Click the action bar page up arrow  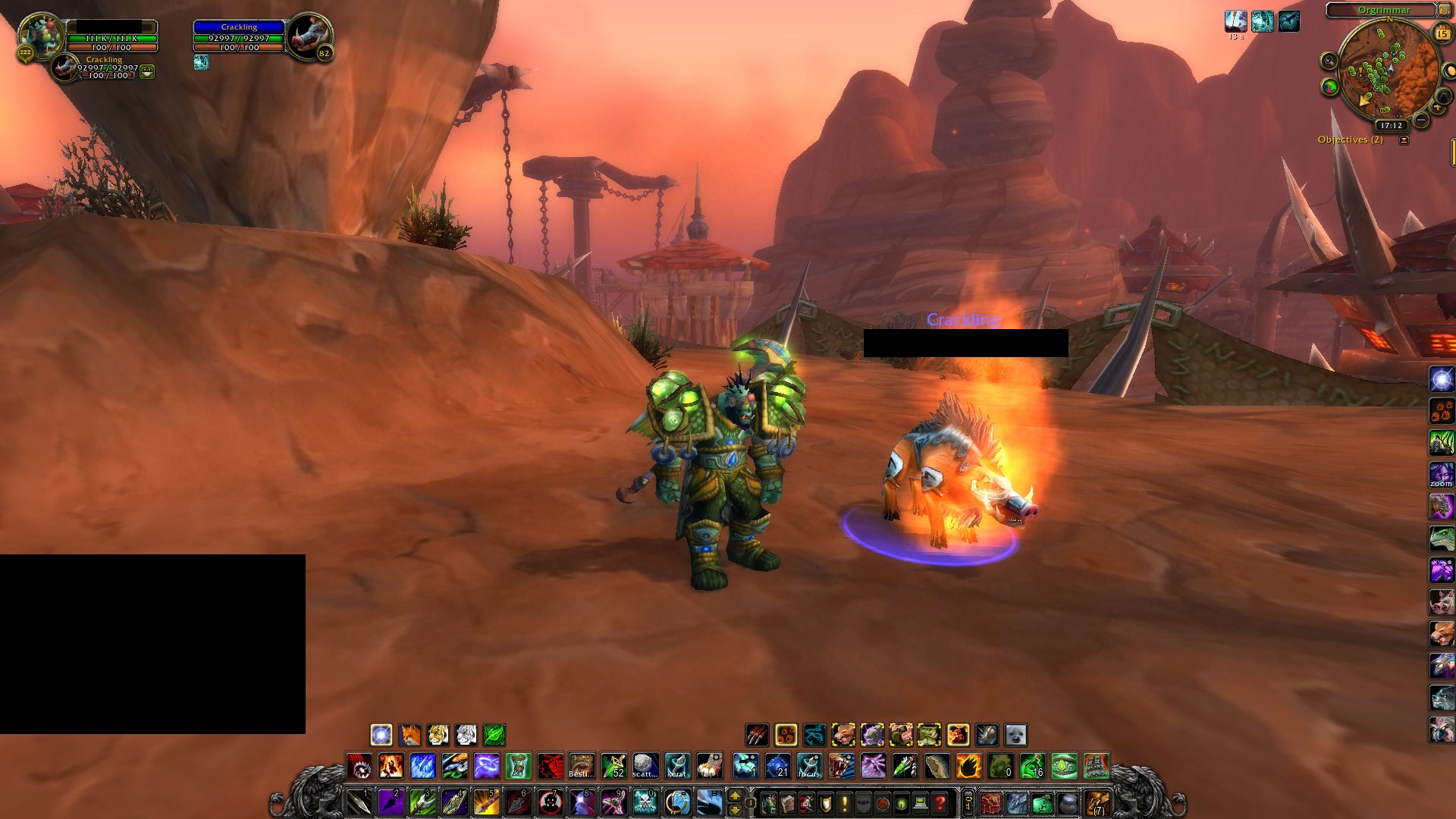click(x=734, y=795)
